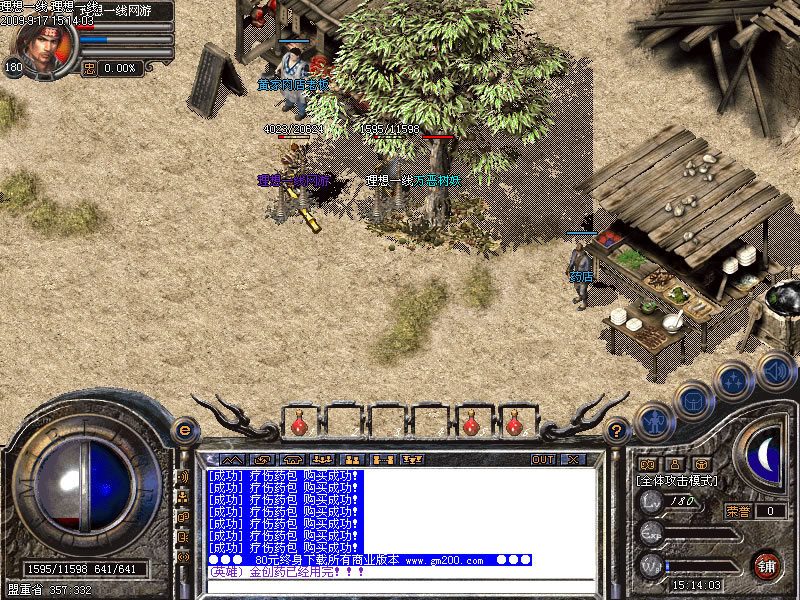Image resolution: width=800 pixels, height=600 pixels.
Task: Close the chat panel with X button
Action: [573, 459]
